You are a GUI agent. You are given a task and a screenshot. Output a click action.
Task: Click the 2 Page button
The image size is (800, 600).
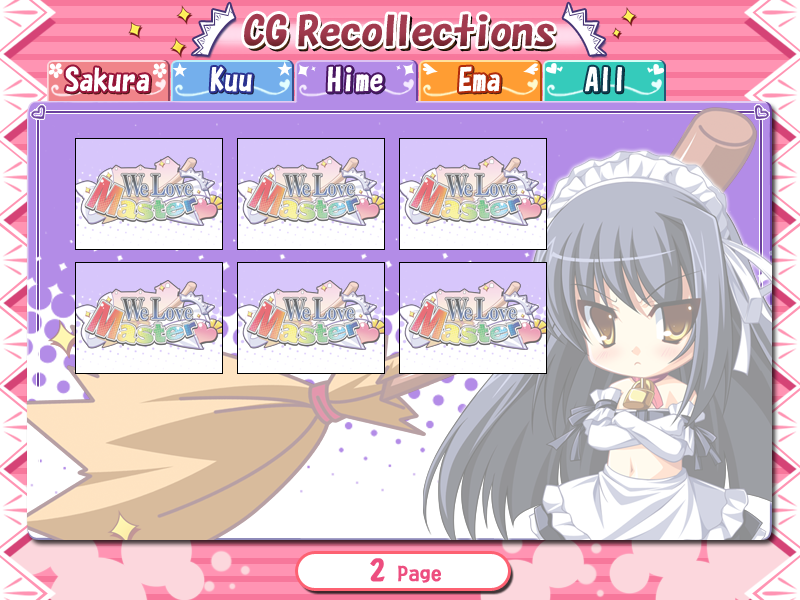(x=403, y=572)
